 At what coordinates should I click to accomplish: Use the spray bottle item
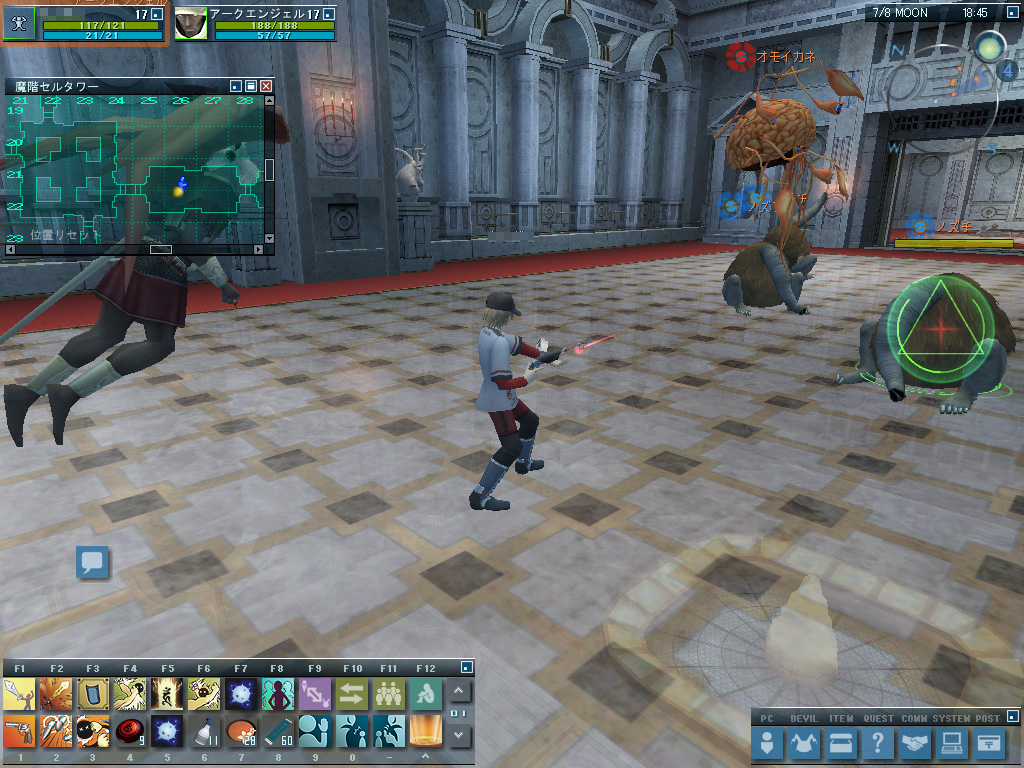click(205, 732)
